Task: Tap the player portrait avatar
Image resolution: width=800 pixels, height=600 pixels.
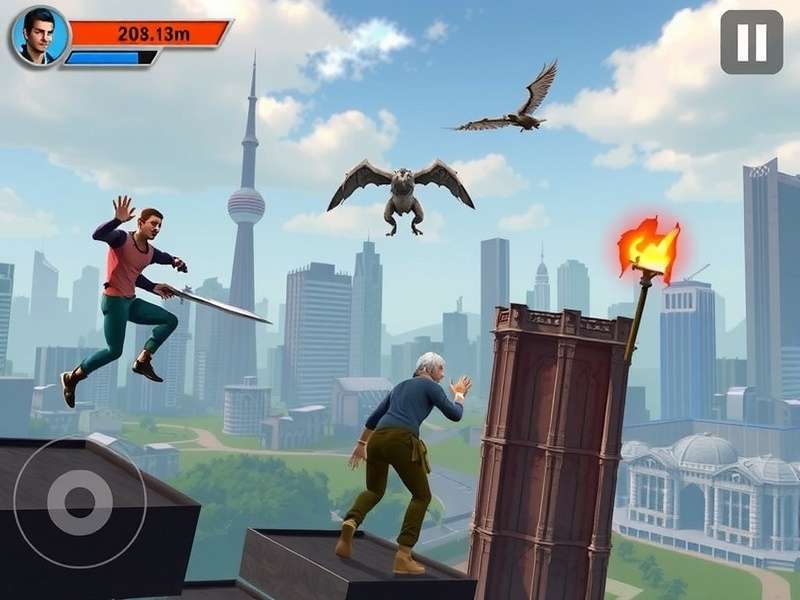Action: coord(40,37)
